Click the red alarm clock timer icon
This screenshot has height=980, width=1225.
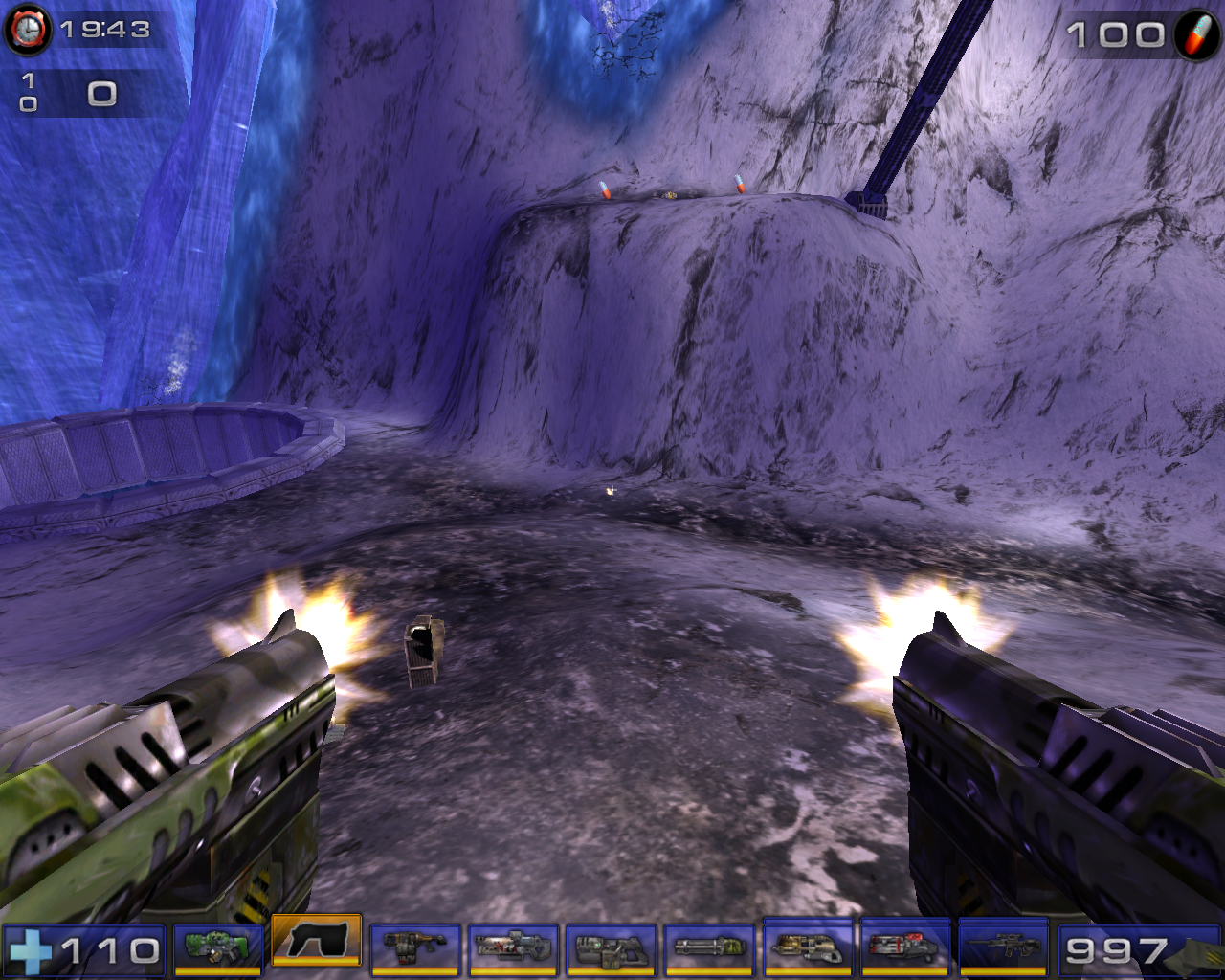click(27, 27)
